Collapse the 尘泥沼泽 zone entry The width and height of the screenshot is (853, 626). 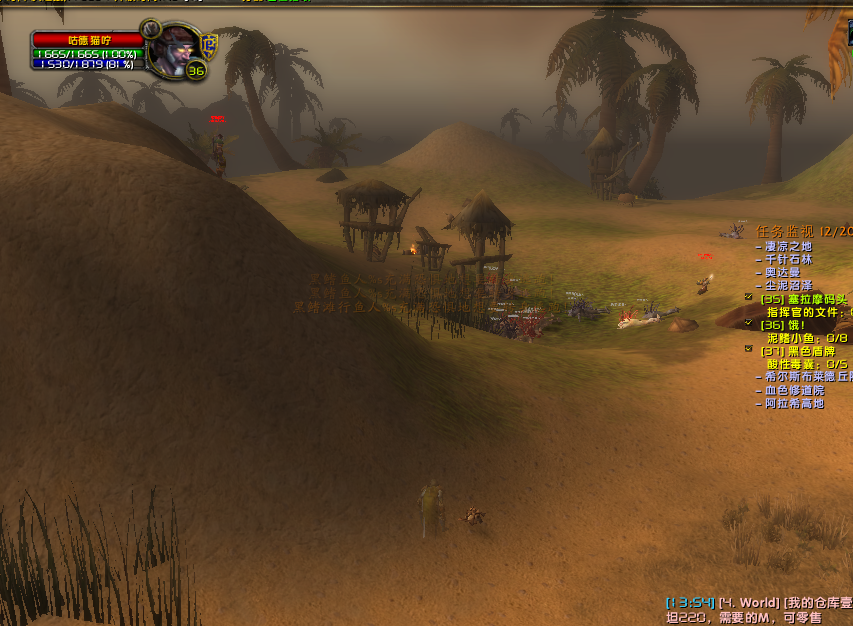[x=788, y=285]
